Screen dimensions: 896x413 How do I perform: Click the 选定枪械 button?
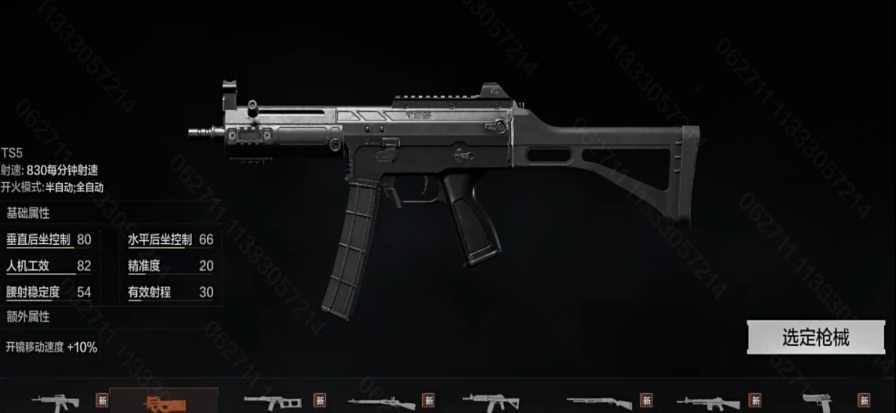coord(815,337)
